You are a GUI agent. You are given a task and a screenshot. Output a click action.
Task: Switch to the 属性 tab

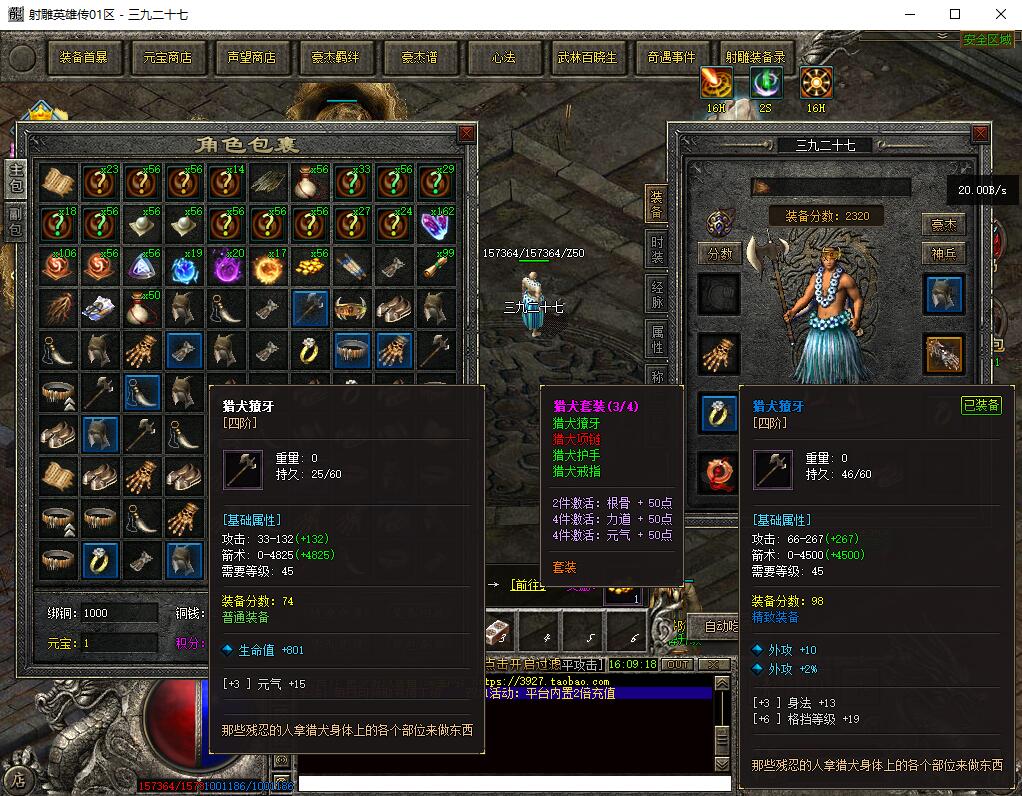(657, 340)
